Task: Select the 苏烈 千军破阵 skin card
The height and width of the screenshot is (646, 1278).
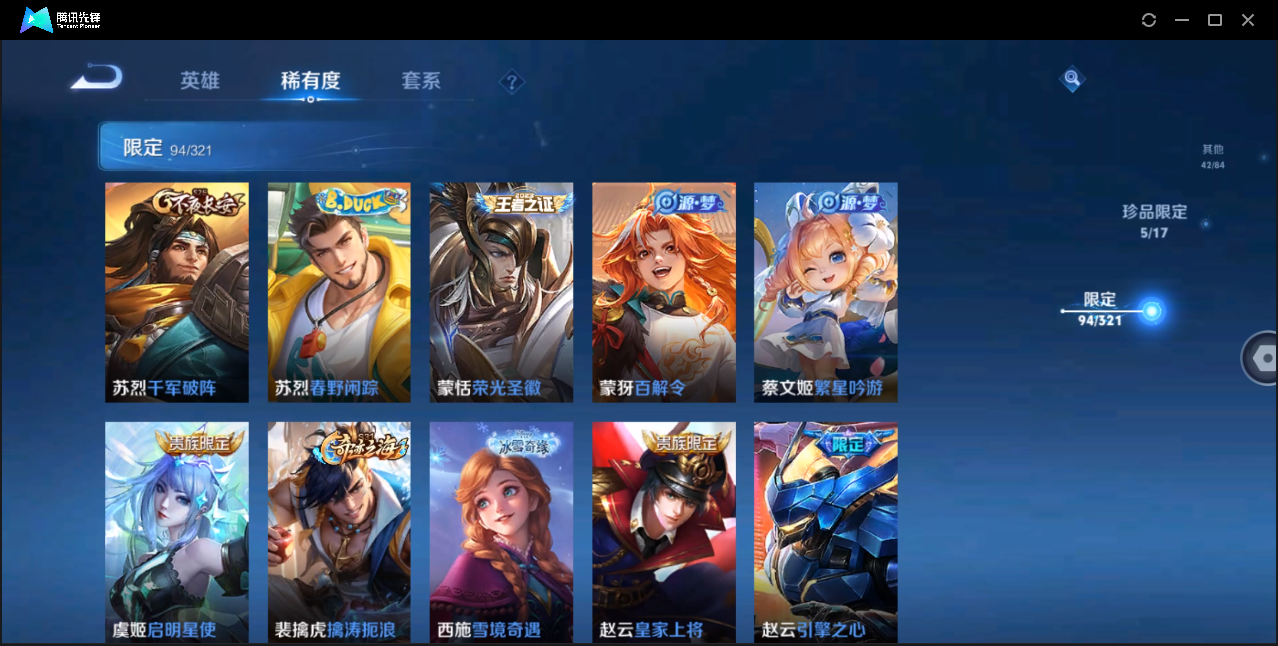Action: point(177,292)
